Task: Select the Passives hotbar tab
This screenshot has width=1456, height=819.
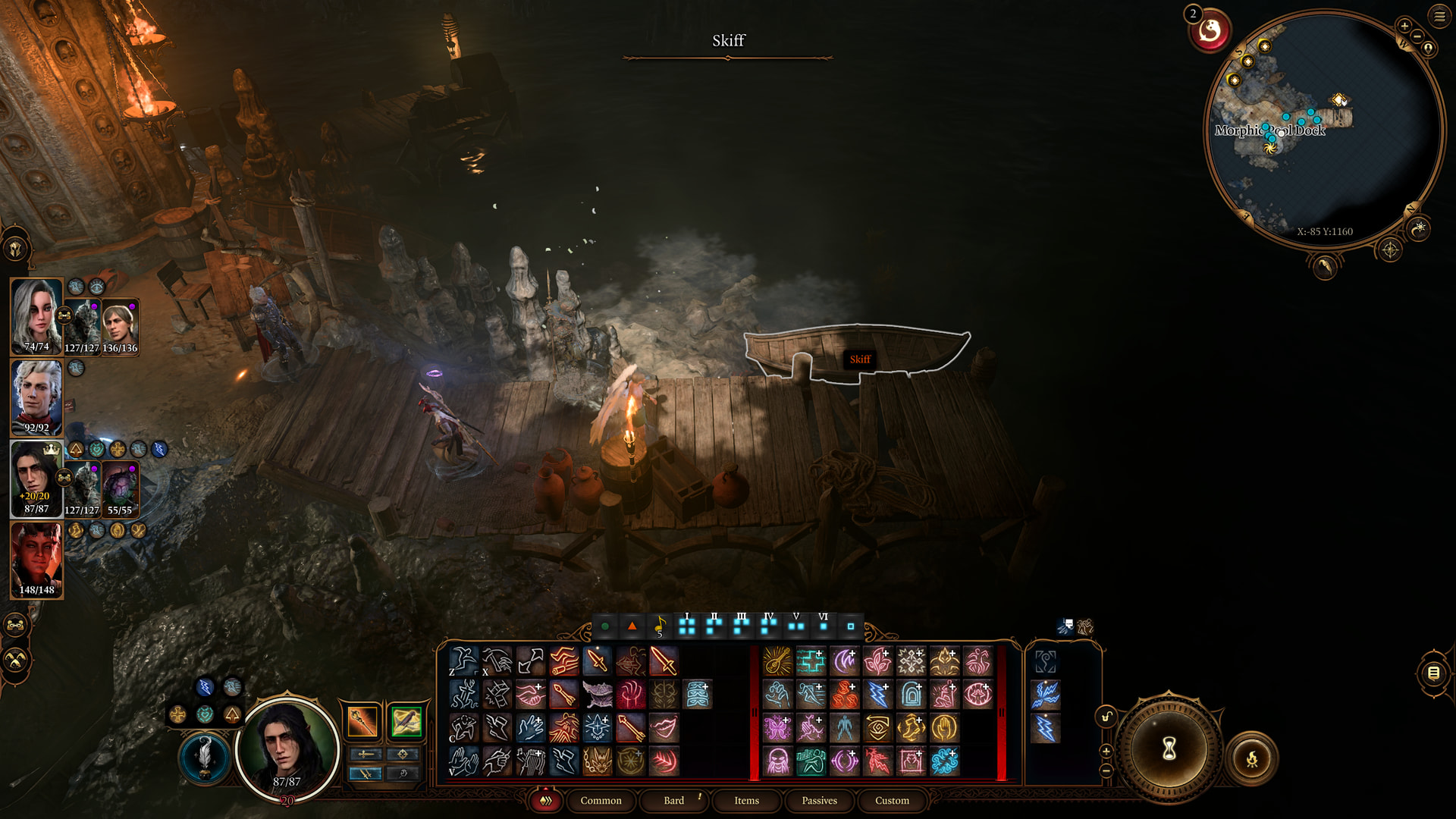Action: click(819, 801)
